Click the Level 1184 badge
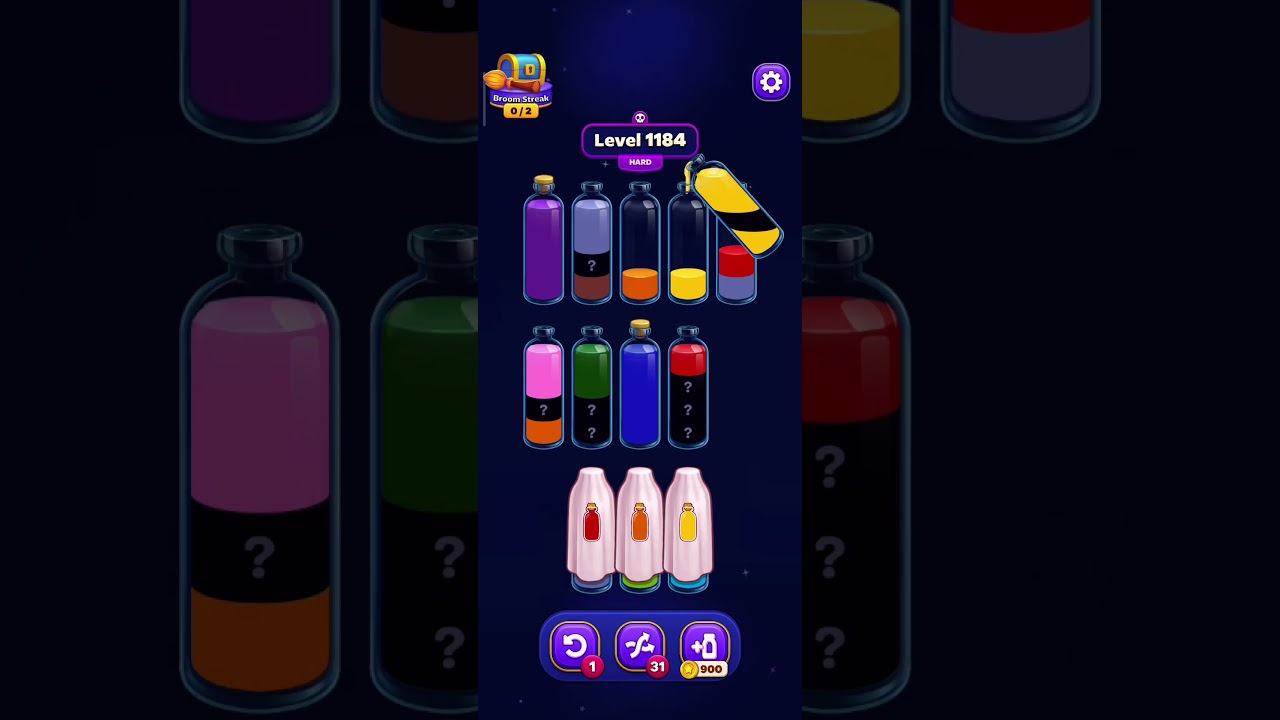 click(x=640, y=141)
